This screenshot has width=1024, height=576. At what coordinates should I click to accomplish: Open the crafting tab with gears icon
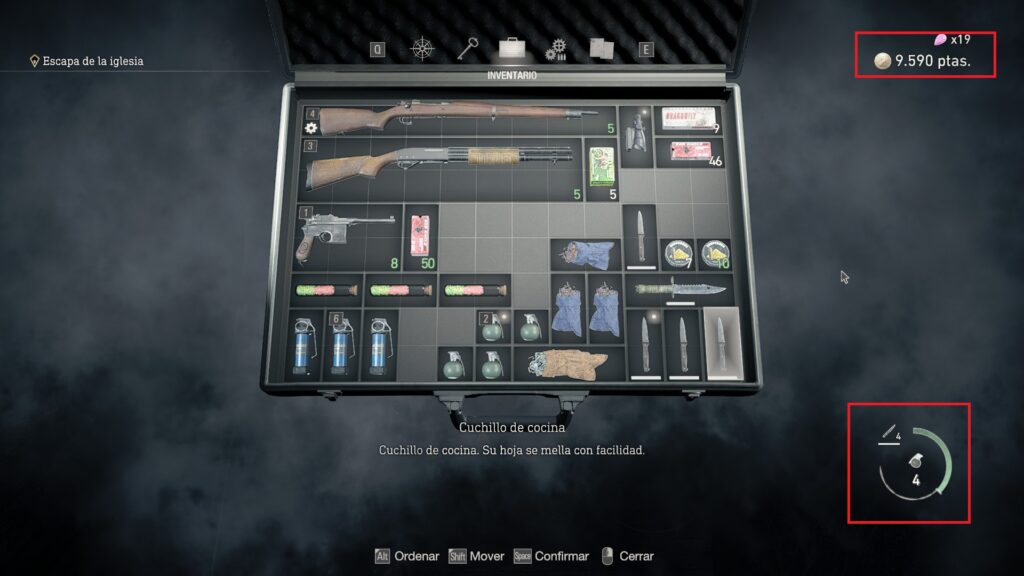point(556,49)
